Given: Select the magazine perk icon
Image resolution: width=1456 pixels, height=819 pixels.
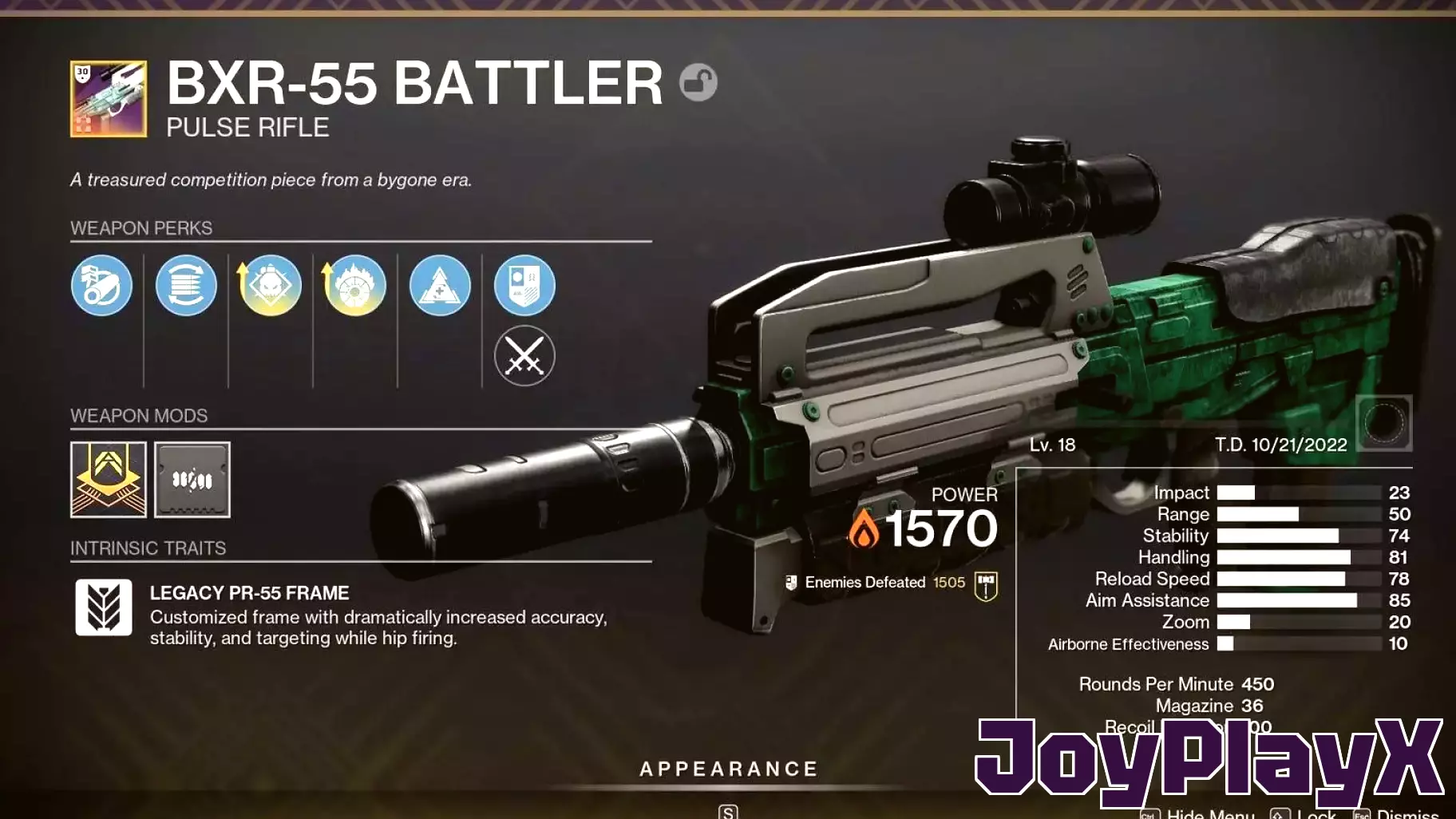Looking at the screenshot, I should tap(186, 286).
